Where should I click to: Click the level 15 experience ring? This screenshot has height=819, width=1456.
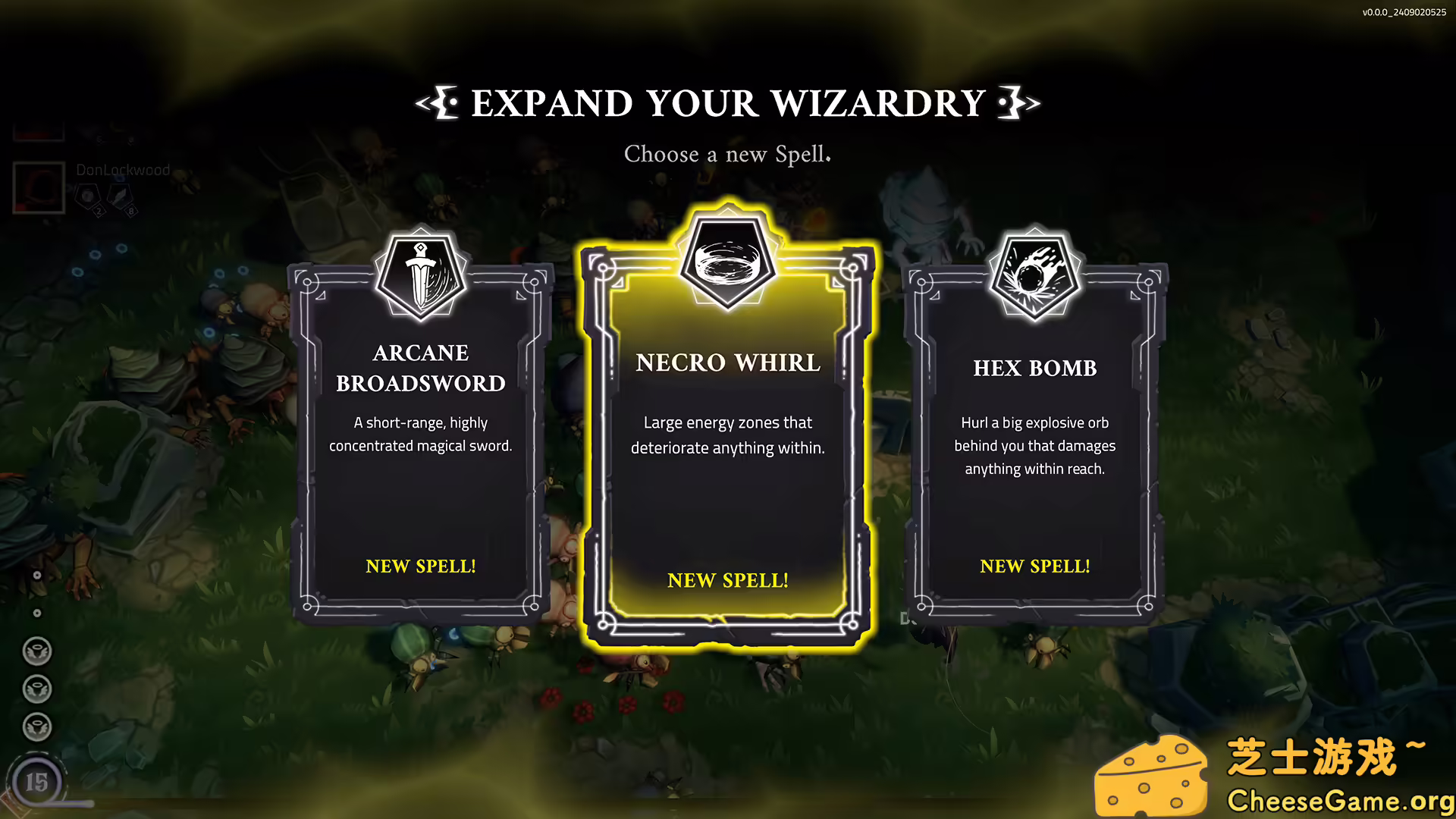coord(36,781)
